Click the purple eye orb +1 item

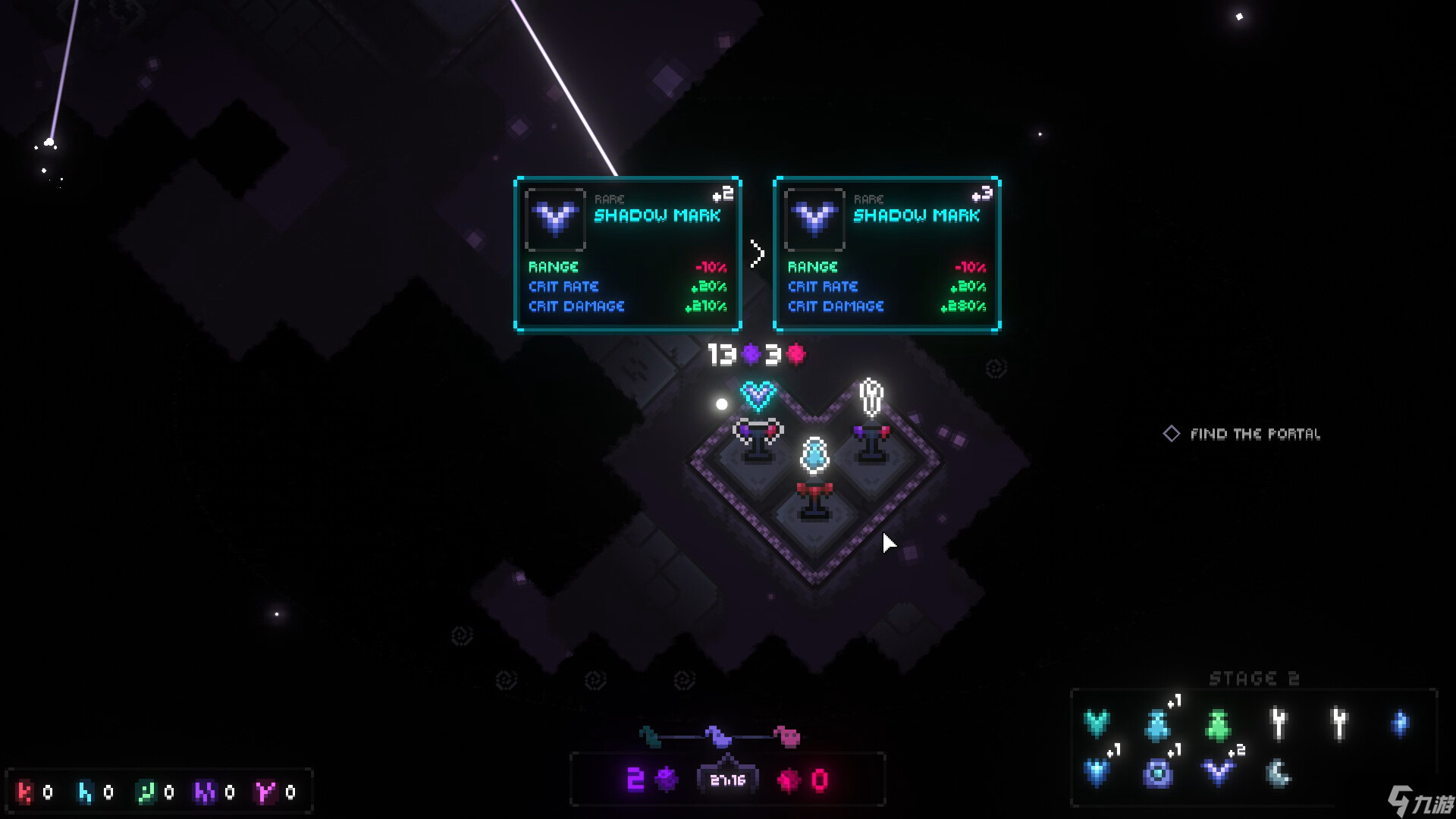point(1157,773)
